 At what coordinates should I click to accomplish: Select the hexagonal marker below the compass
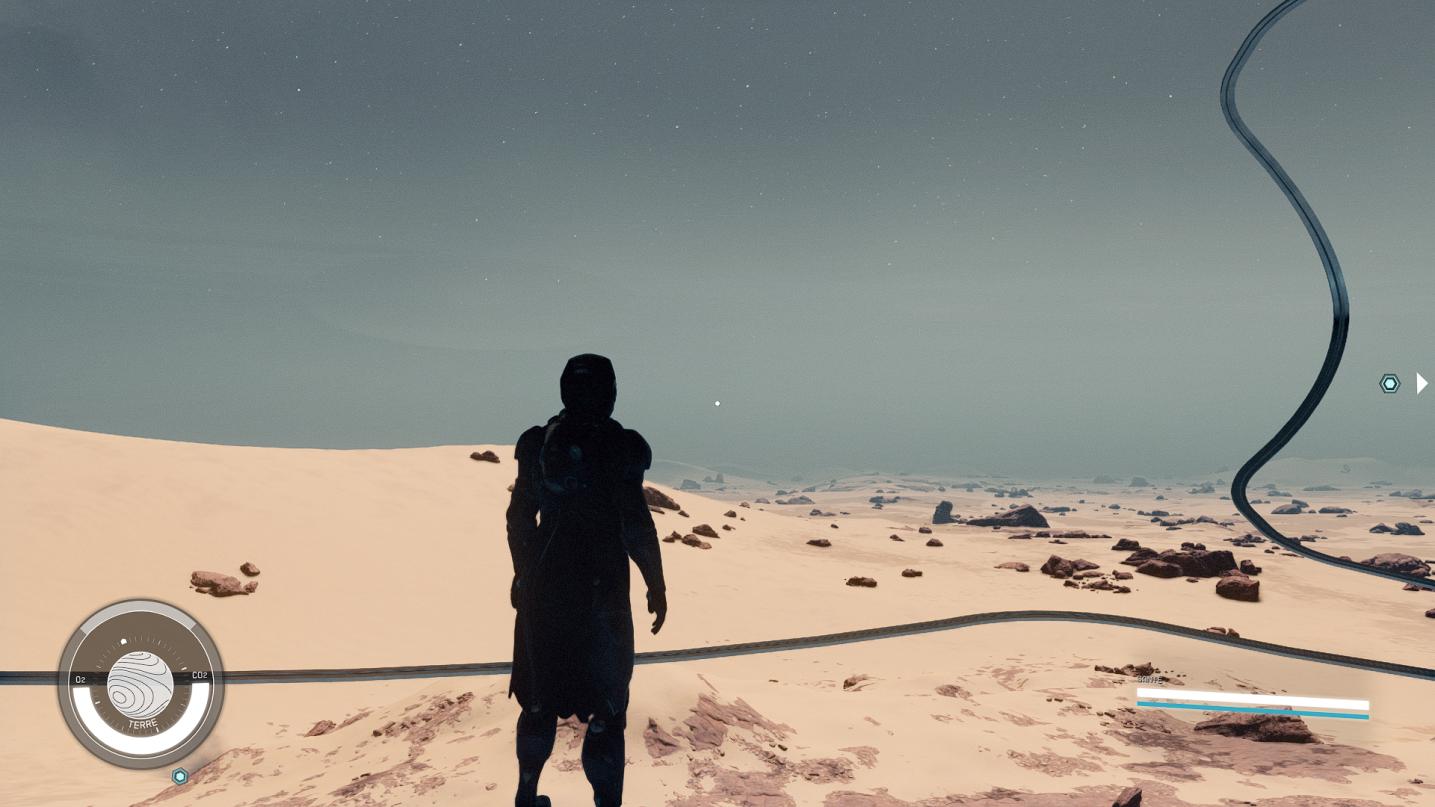pos(180,776)
